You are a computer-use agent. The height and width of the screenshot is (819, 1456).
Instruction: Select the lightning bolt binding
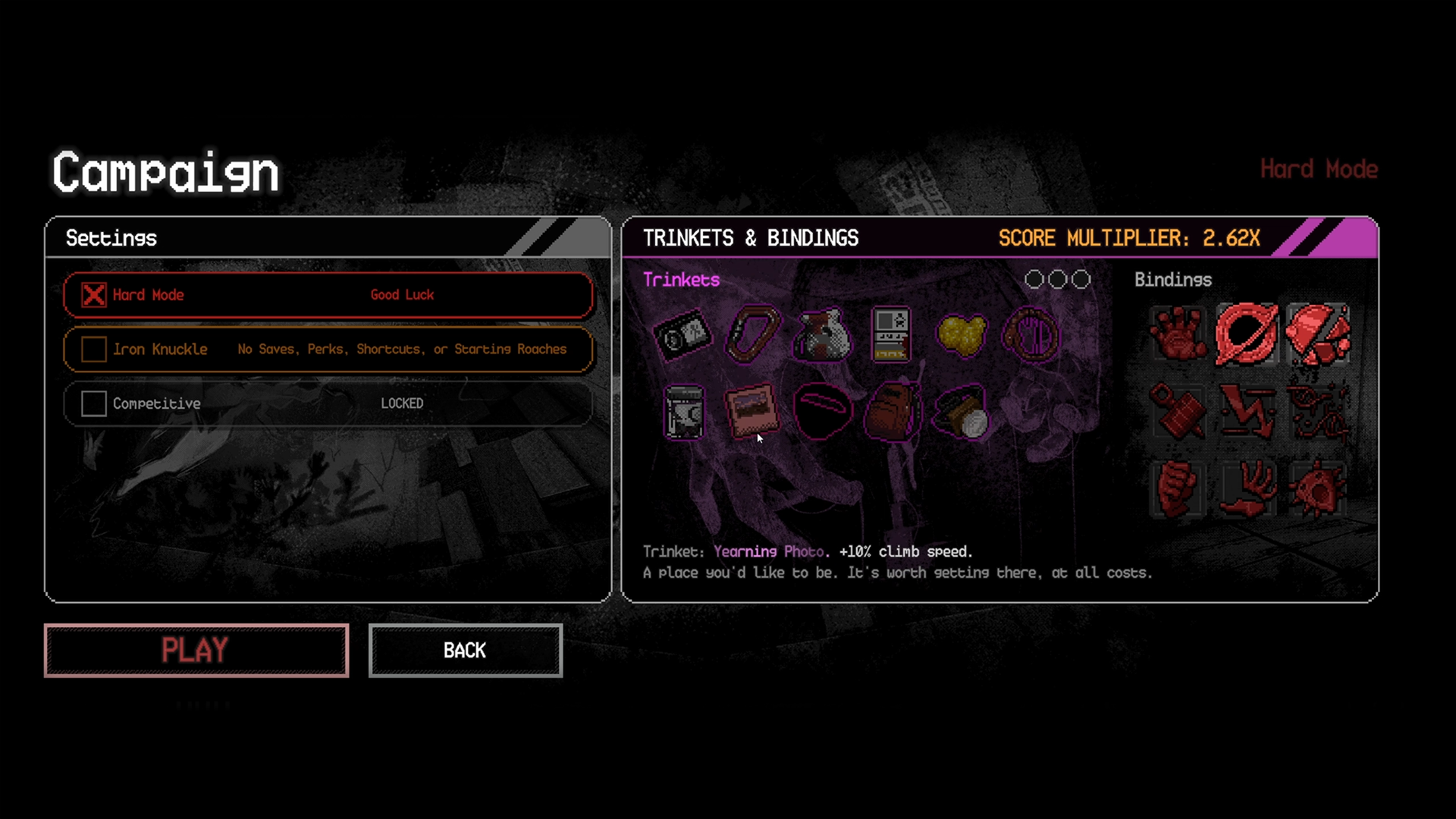coord(1247,412)
